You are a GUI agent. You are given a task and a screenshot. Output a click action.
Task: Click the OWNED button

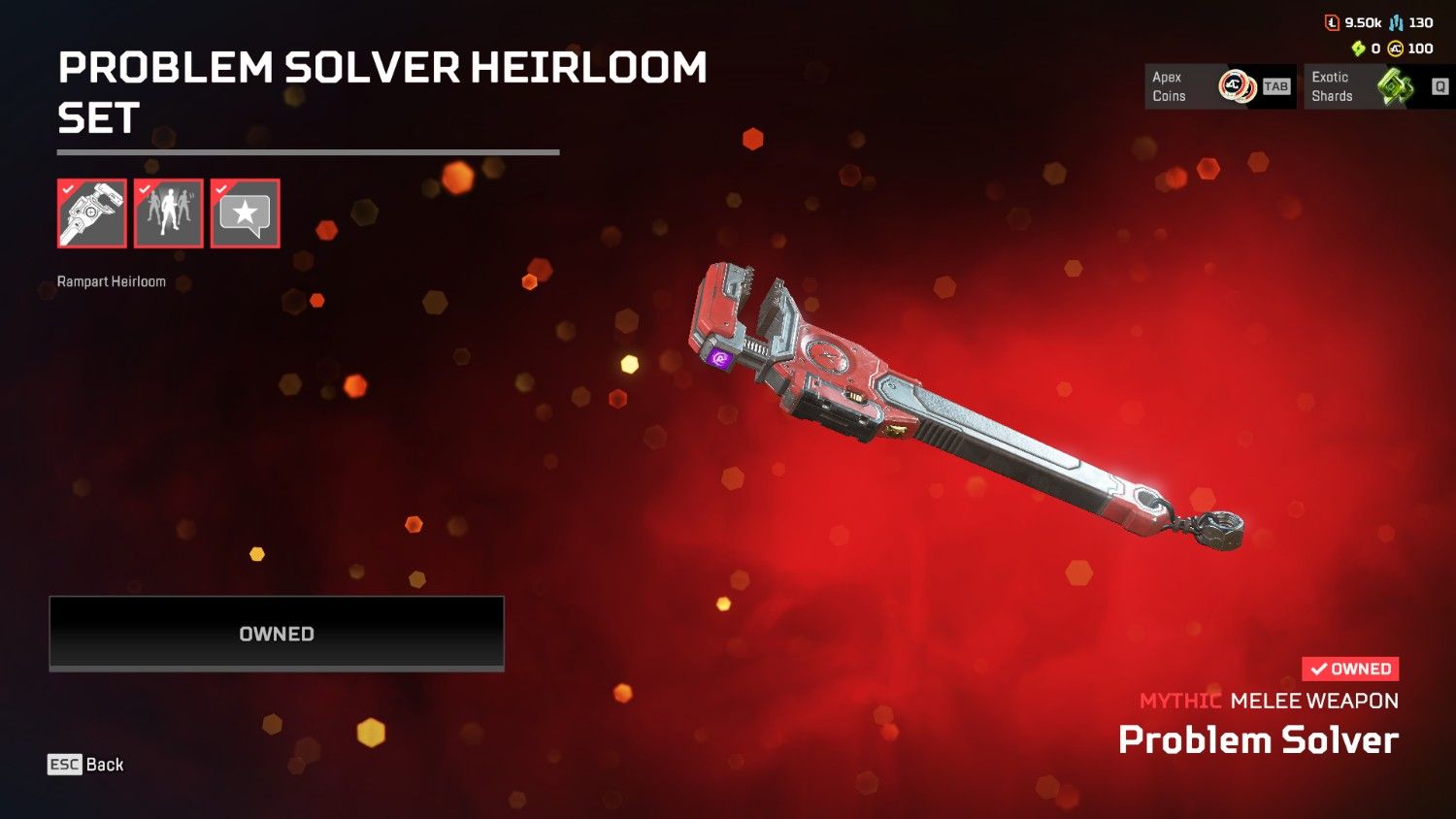[x=277, y=633]
